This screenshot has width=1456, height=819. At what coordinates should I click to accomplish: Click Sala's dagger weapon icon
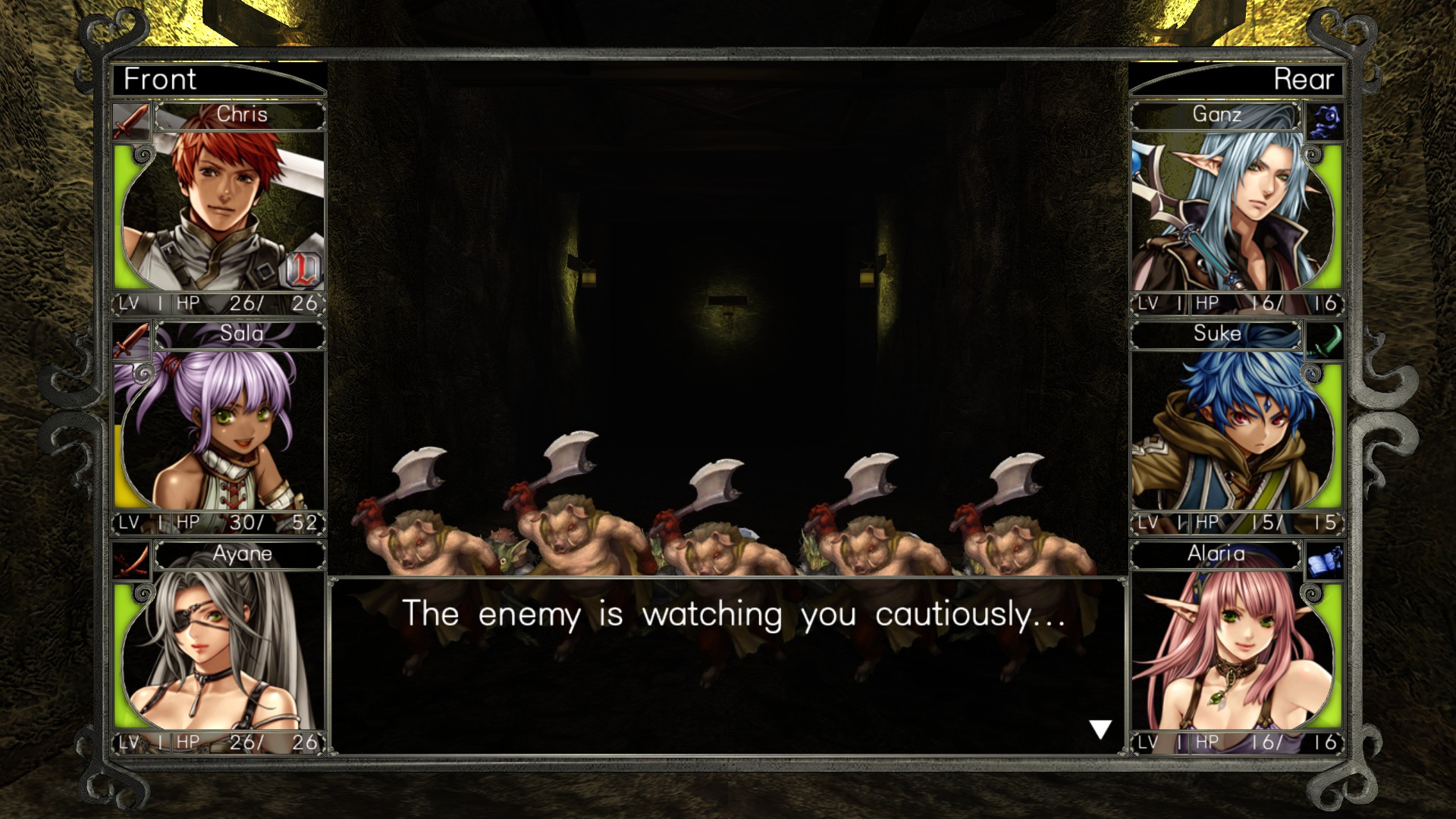click(130, 339)
